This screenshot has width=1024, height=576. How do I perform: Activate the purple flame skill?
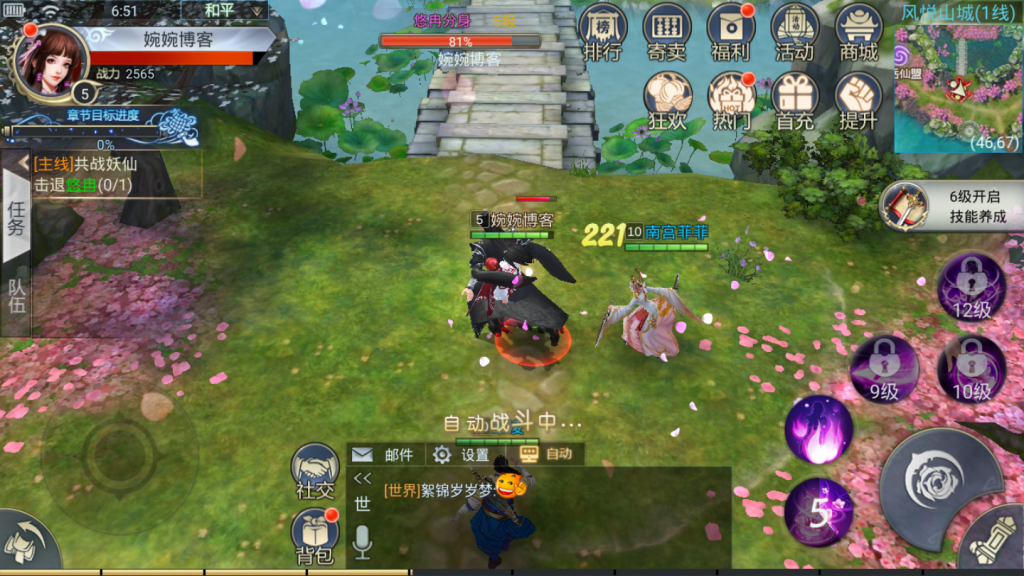818,430
